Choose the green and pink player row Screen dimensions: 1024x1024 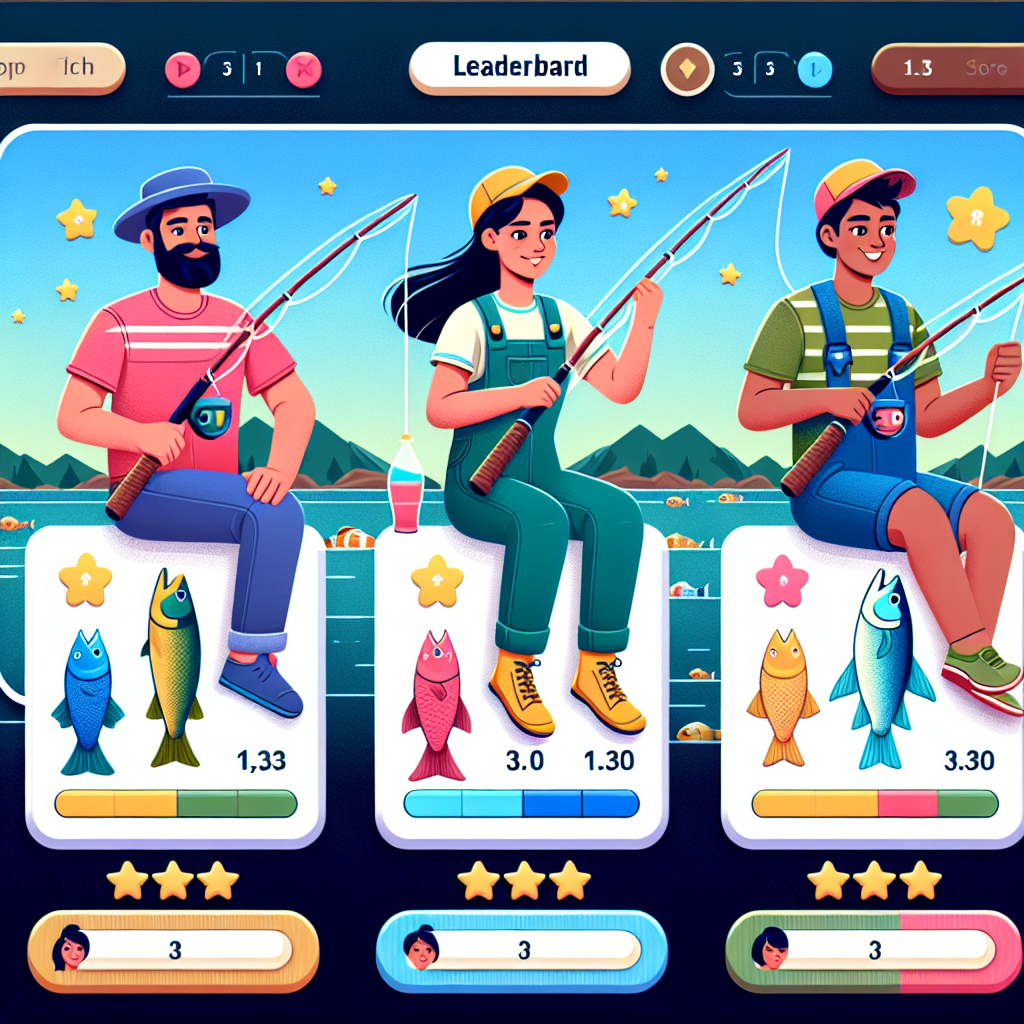(873, 948)
